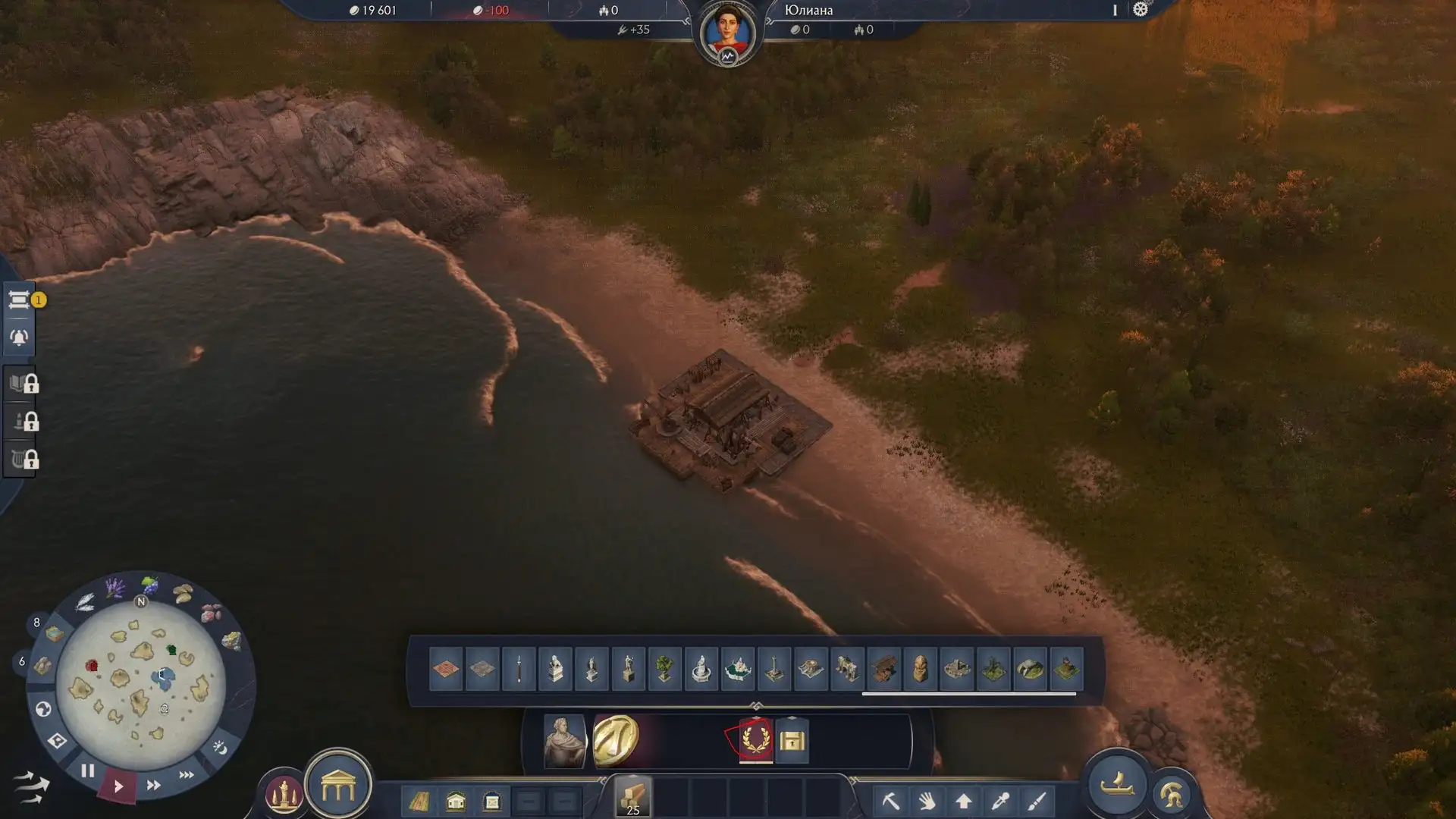The height and width of the screenshot is (819, 1456).
Task: Set game to normal play speed
Action: coord(118,786)
